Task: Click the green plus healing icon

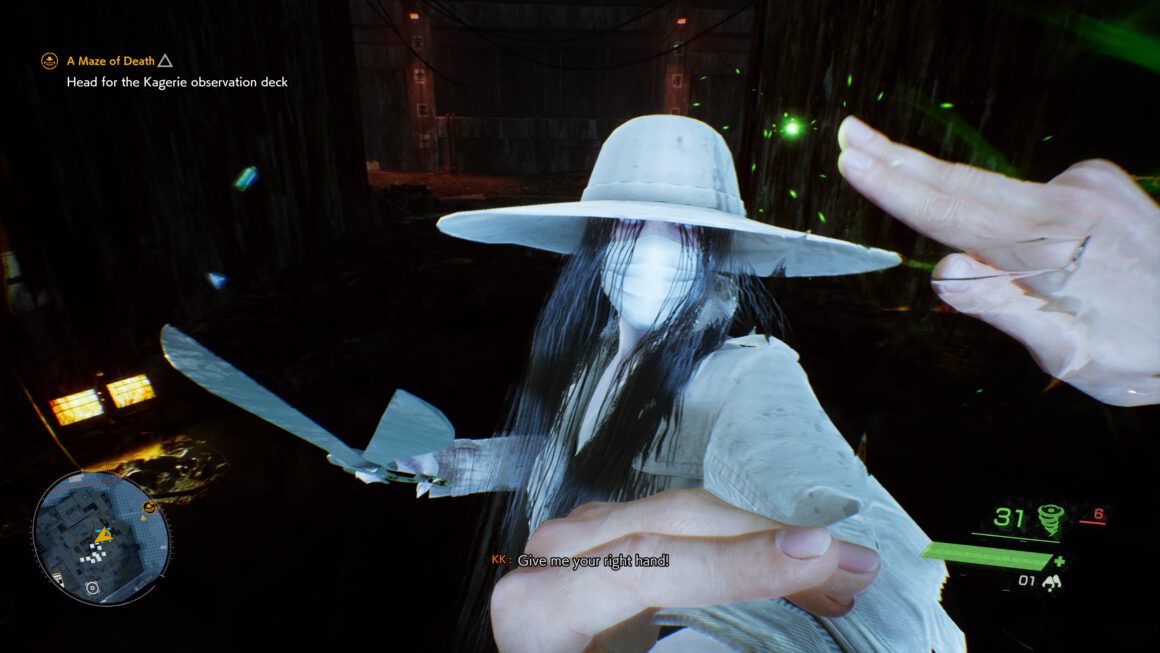Action: tap(1060, 561)
